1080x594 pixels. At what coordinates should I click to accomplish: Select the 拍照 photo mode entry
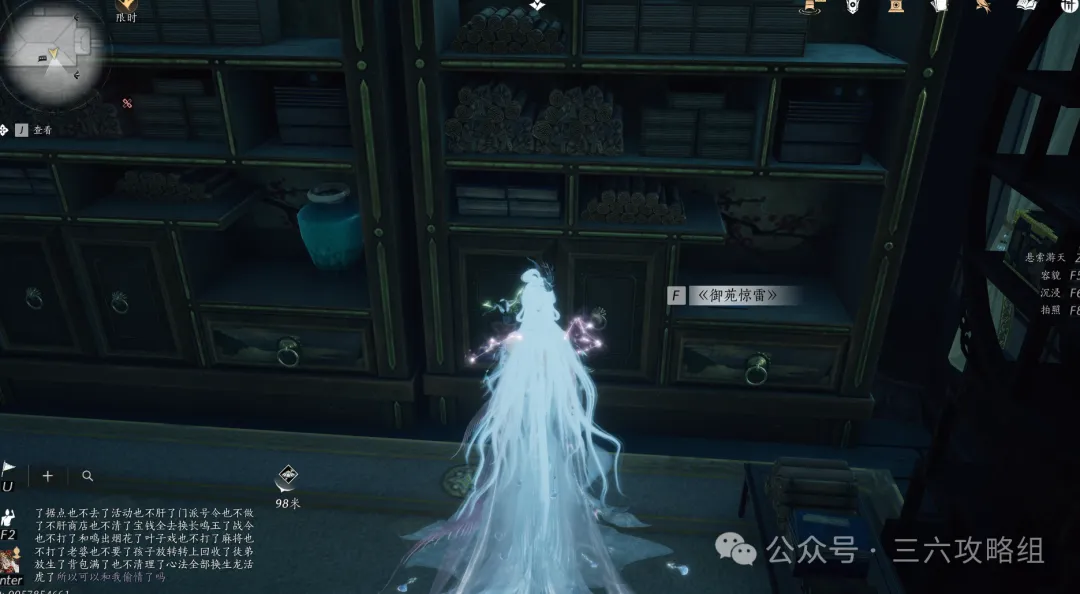(1051, 311)
